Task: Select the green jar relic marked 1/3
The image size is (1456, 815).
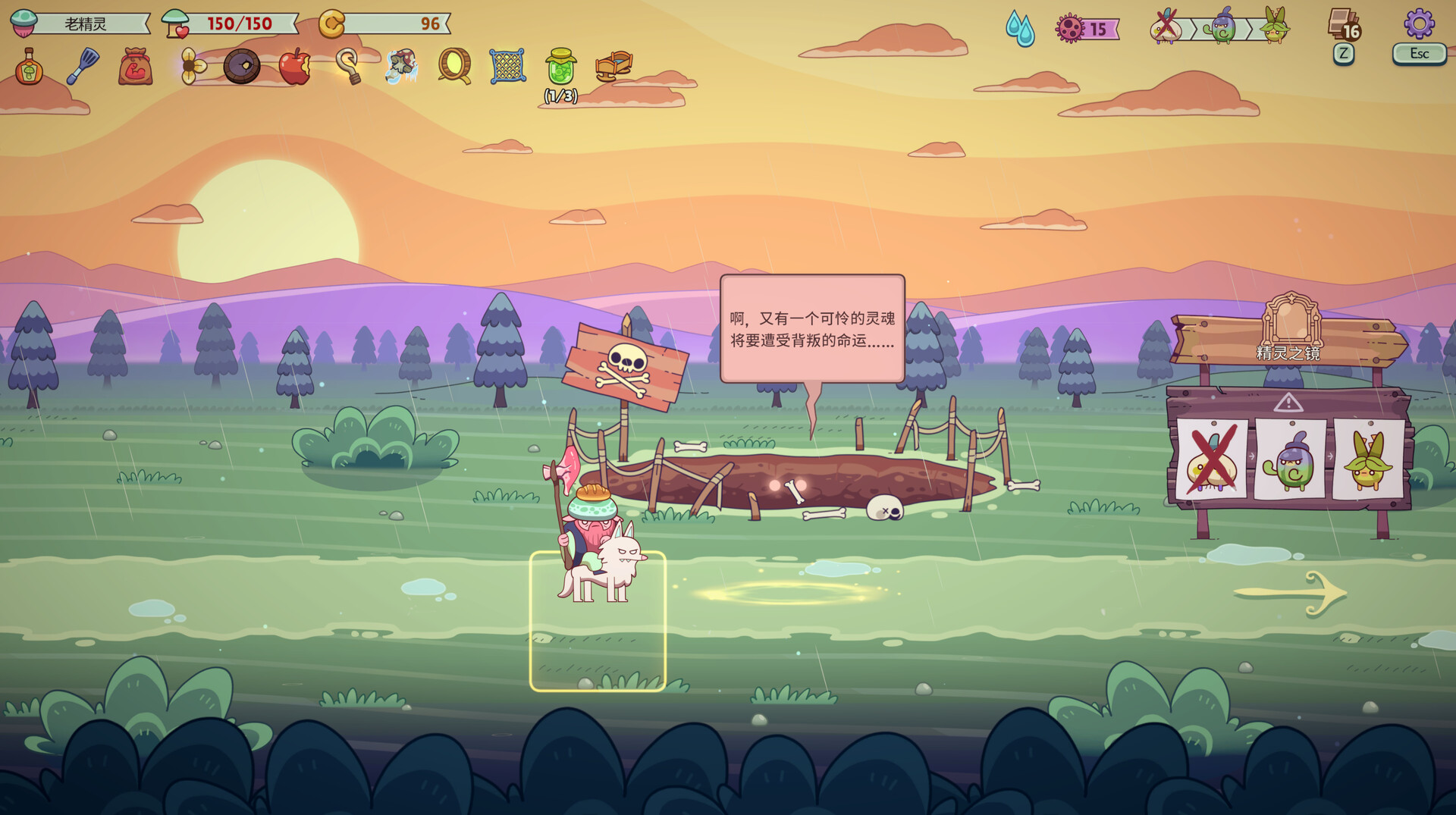Action: pyautogui.click(x=561, y=67)
